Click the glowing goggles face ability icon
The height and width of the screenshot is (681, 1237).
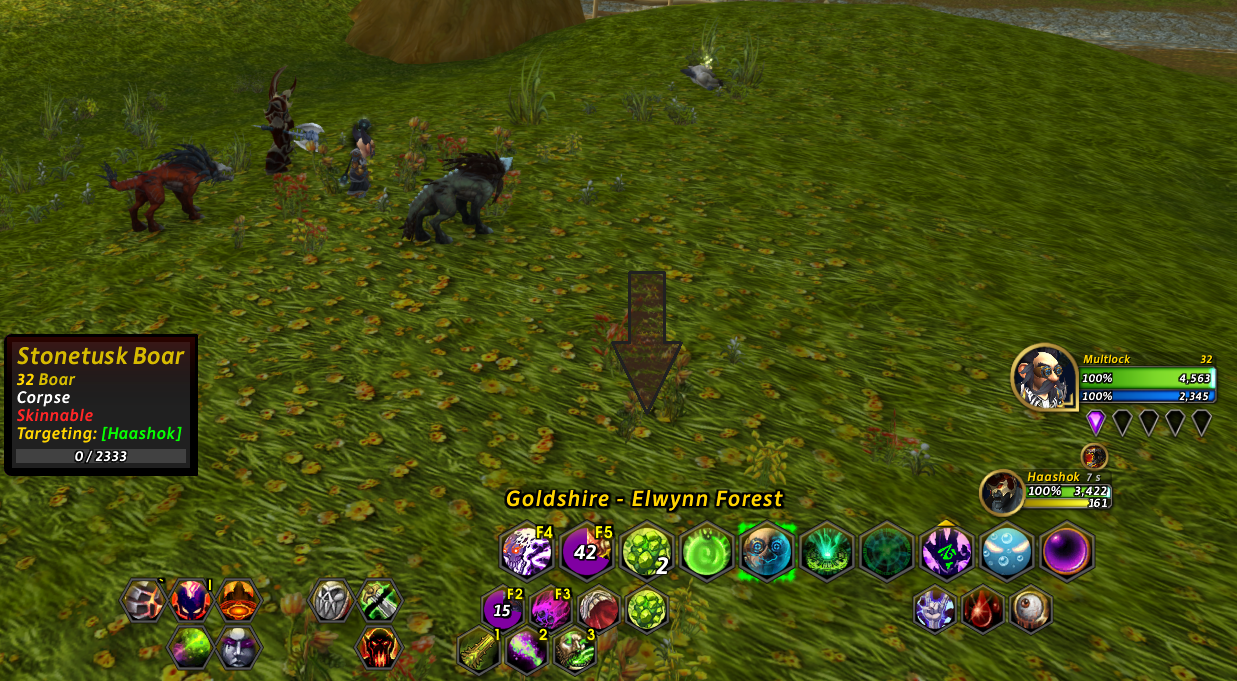[767, 551]
